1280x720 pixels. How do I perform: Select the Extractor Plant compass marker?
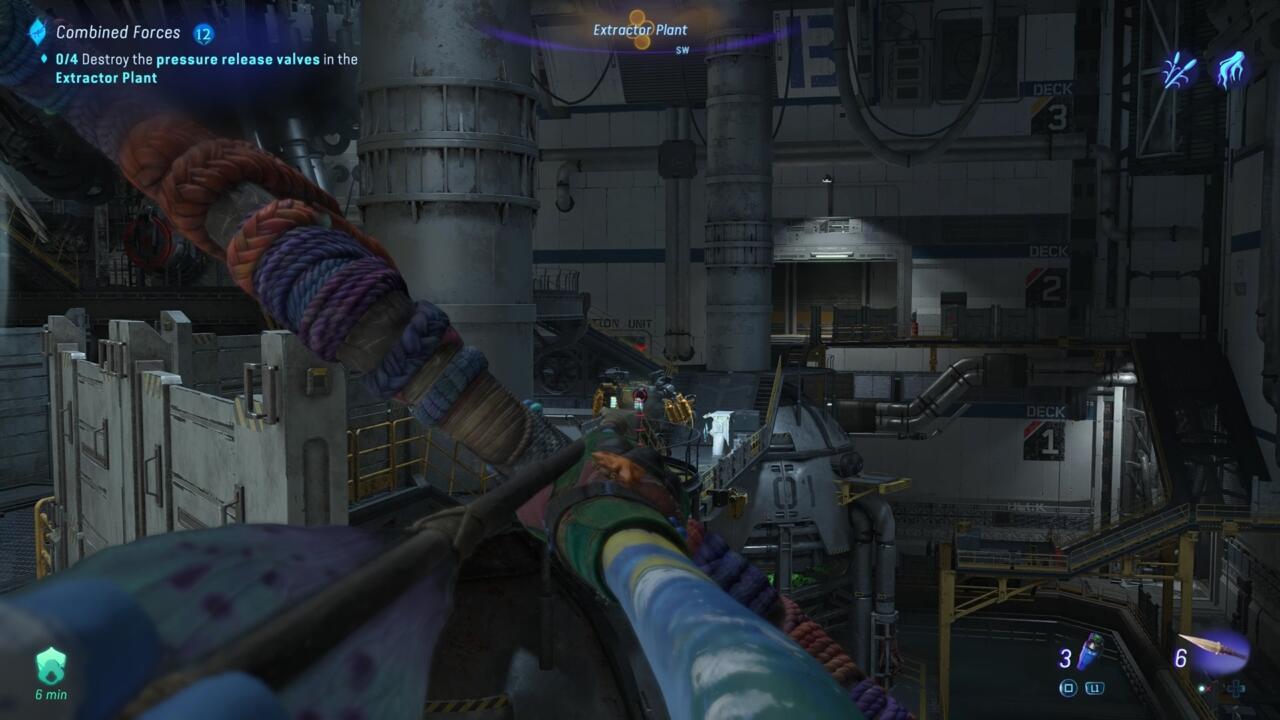click(x=640, y=28)
